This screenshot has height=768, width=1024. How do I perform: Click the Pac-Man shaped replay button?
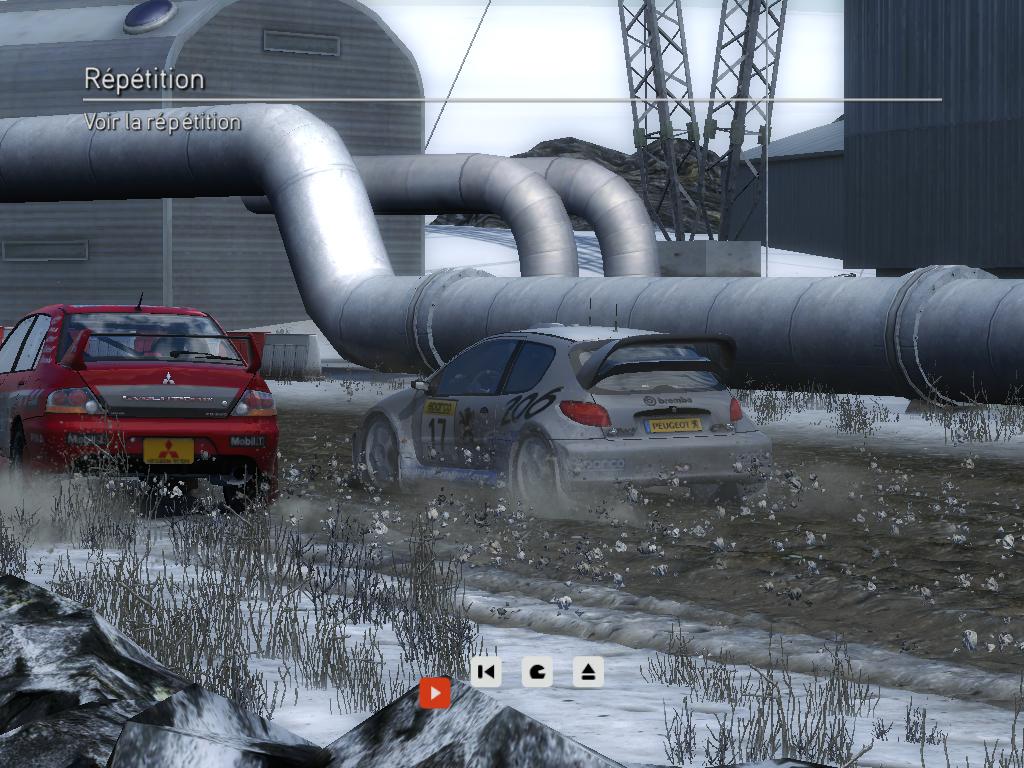point(537,671)
